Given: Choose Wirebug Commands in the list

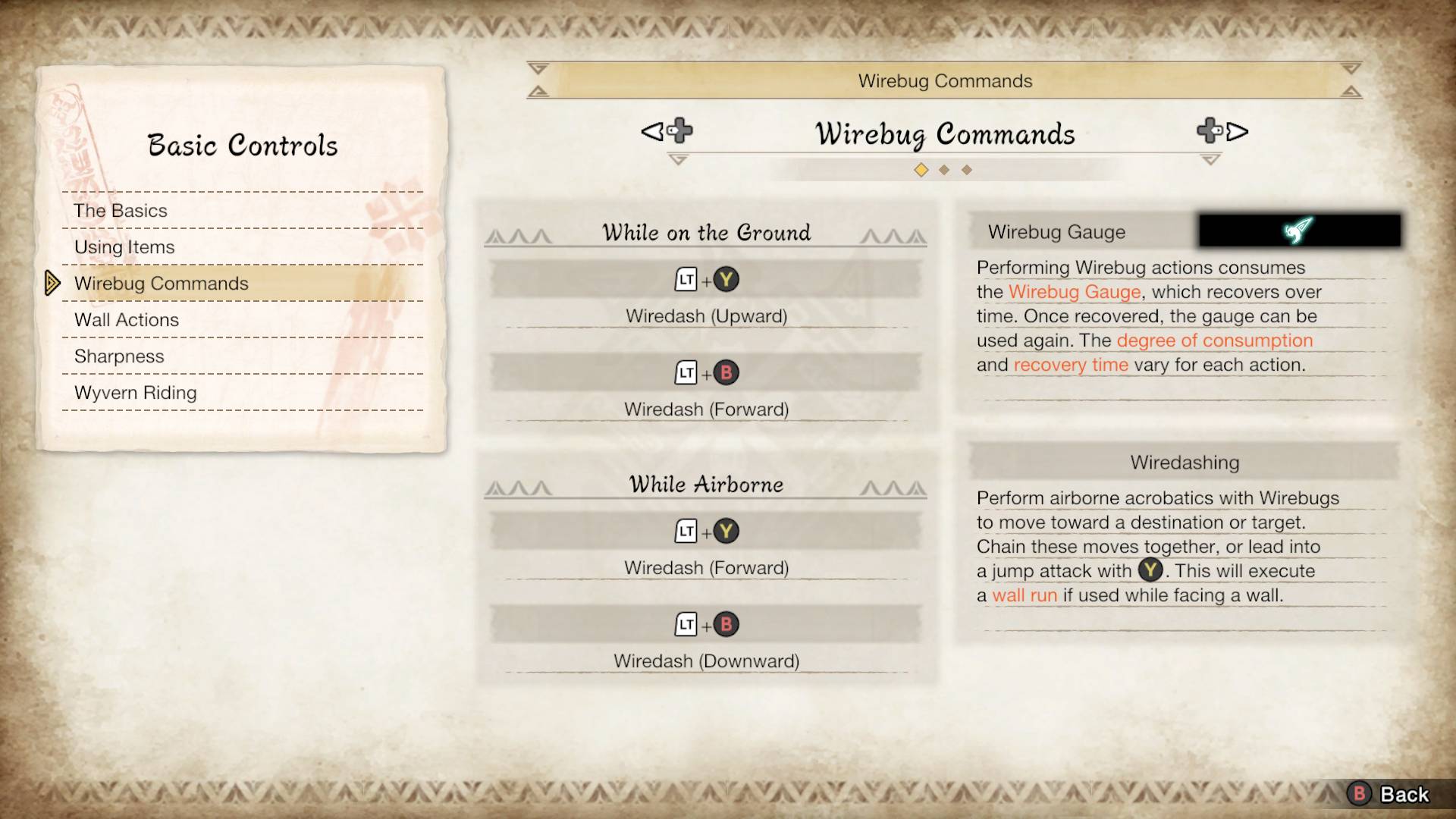Looking at the screenshot, I should 162,284.
